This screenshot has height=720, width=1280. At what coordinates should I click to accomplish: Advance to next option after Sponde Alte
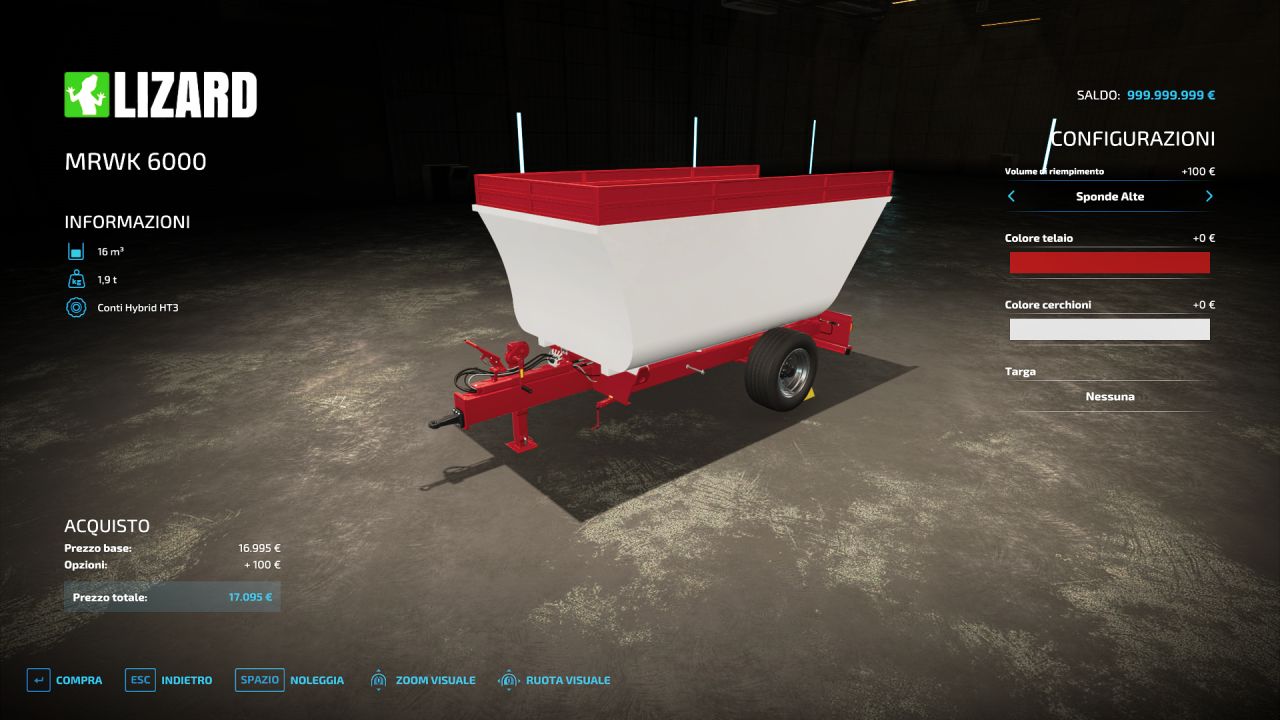tap(1208, 197)
